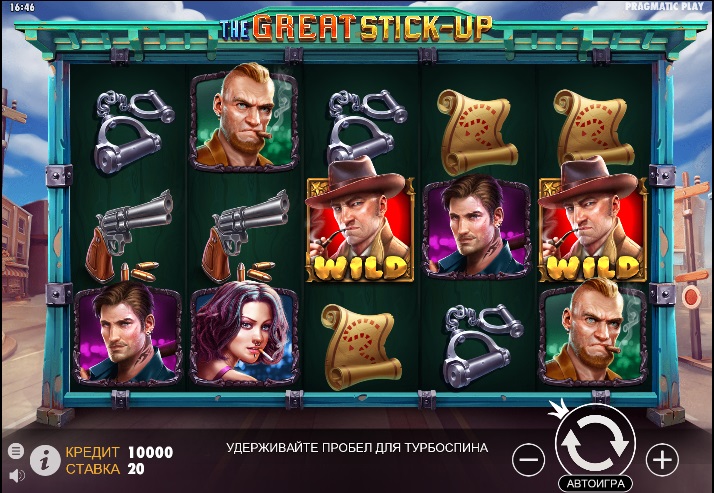This screenshot has height=493, width=714.
Task: Decrease the bet with the minus button
Action: [528, 459]
